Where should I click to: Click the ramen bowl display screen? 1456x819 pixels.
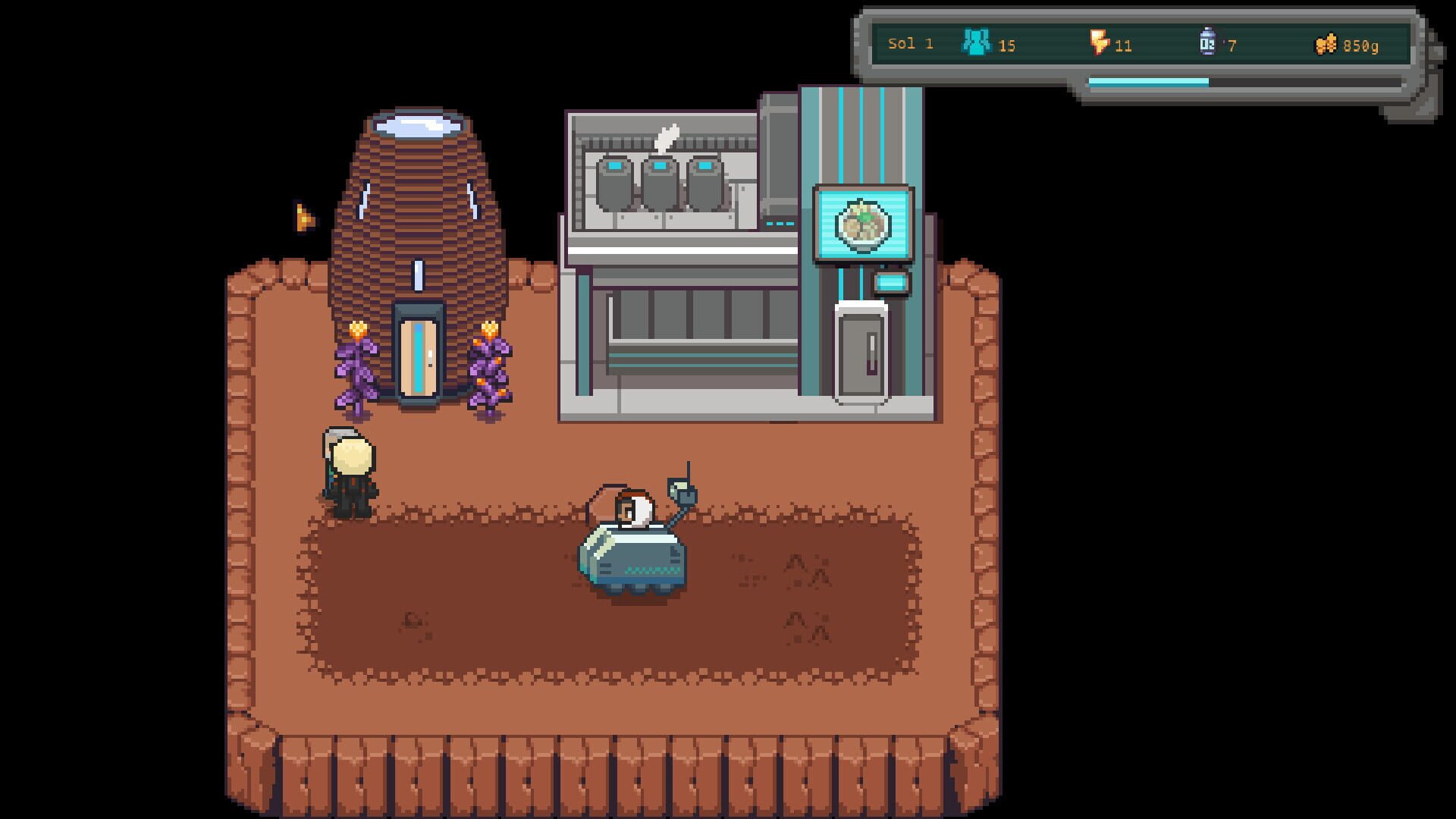click(x=864, y=224)
